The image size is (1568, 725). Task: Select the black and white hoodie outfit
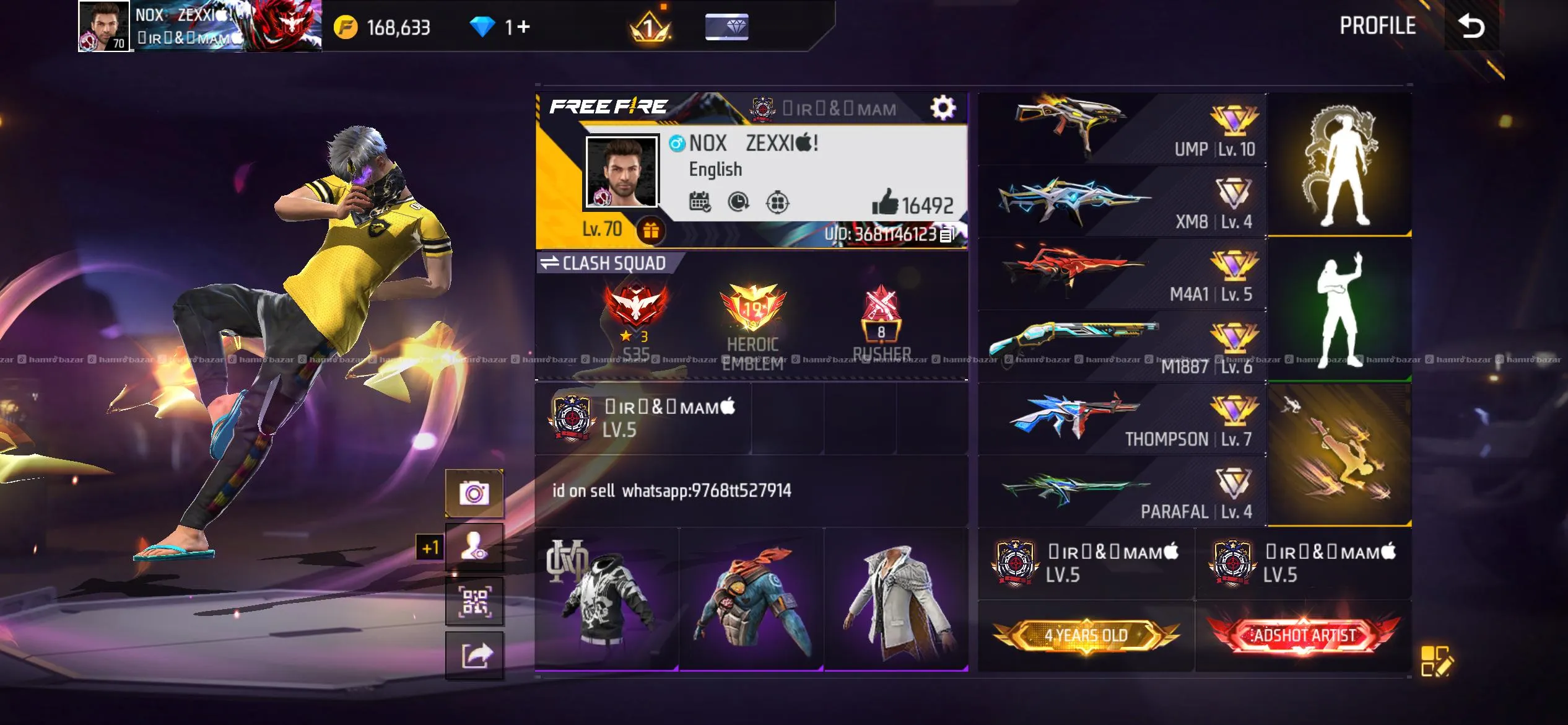(607, 599)
